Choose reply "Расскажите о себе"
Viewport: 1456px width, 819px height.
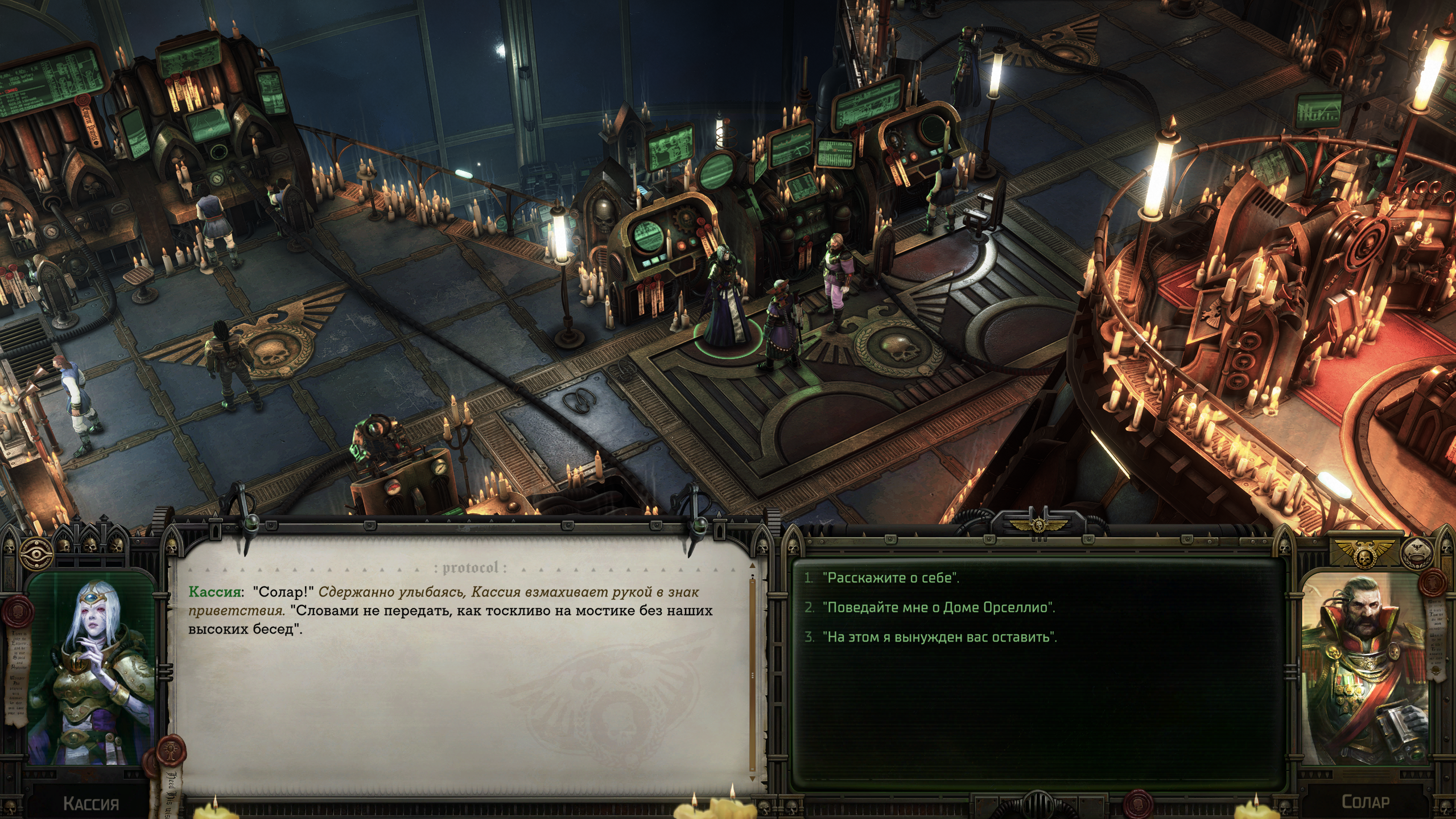pyautogui.click(x=890, y=578)
